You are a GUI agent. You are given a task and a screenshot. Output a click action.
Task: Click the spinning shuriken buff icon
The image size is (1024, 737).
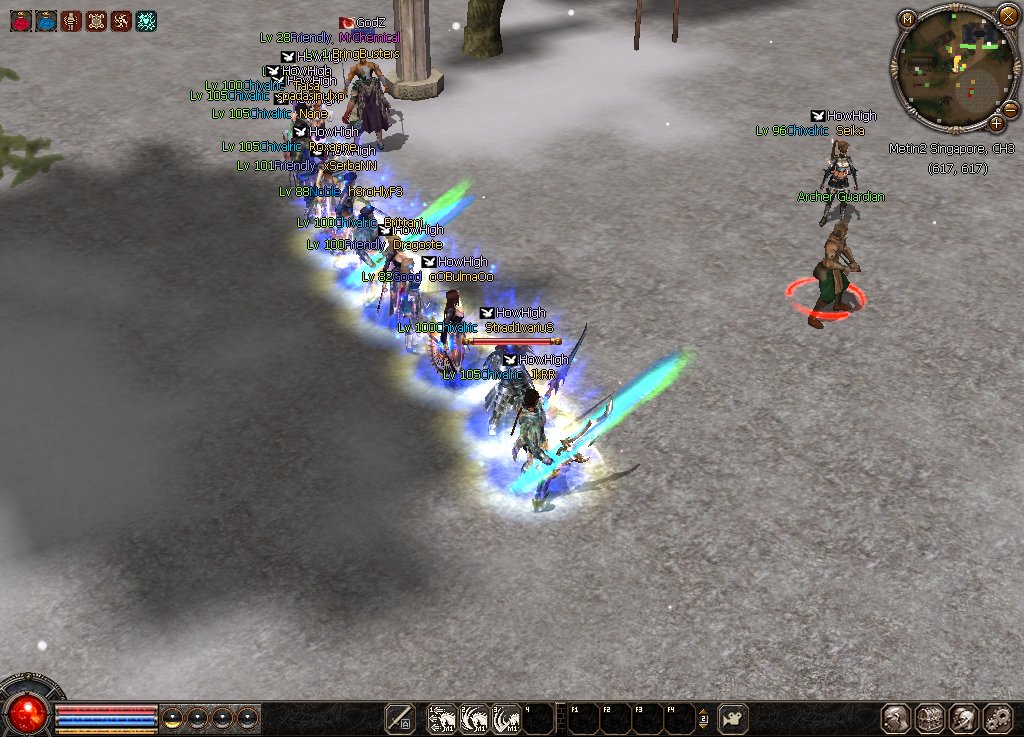click(x=121, y=20)
